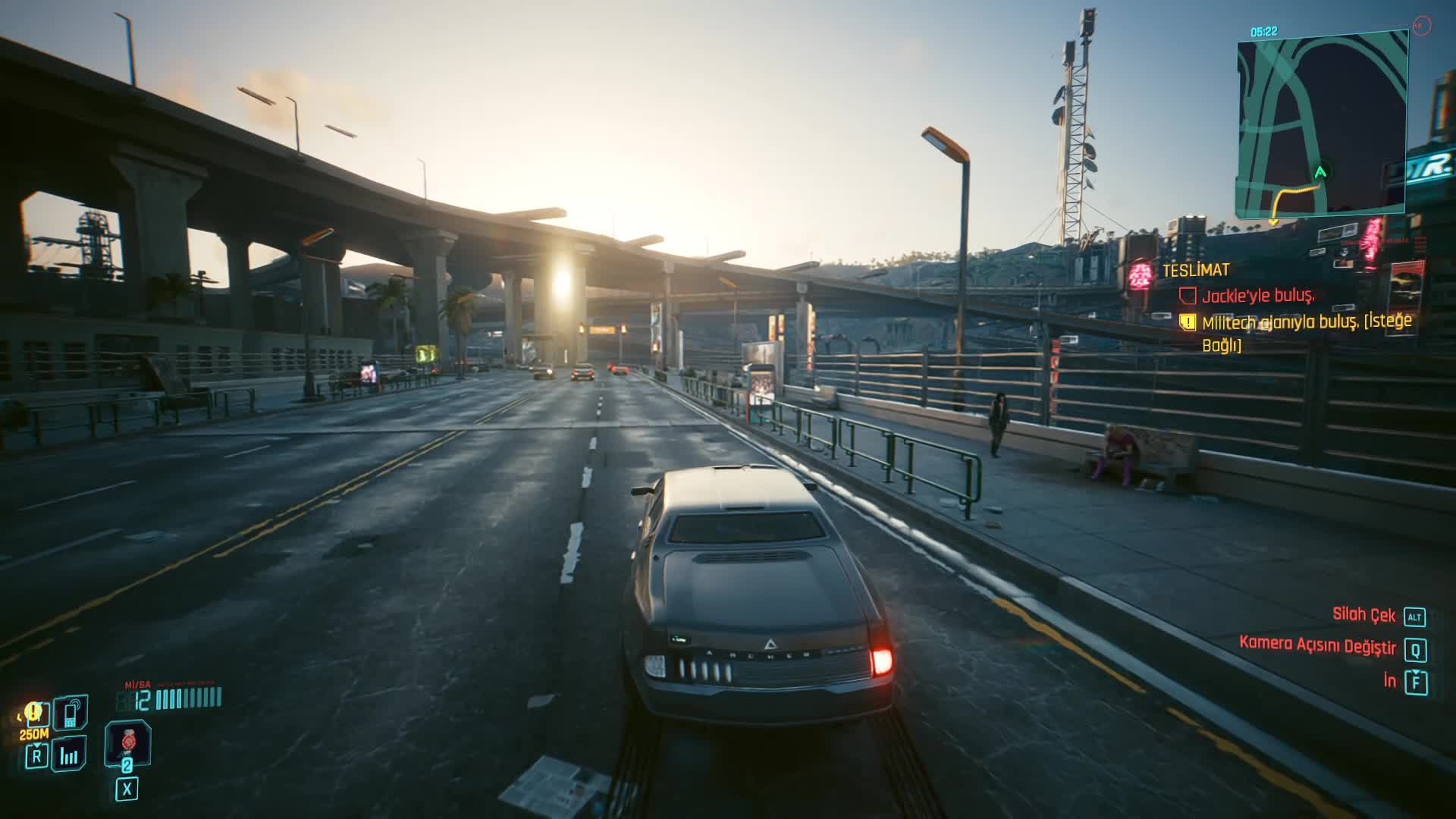Click the green player arrow on minimap
The height and width of the screenshot is (819, 1456).
point(1320,172)
